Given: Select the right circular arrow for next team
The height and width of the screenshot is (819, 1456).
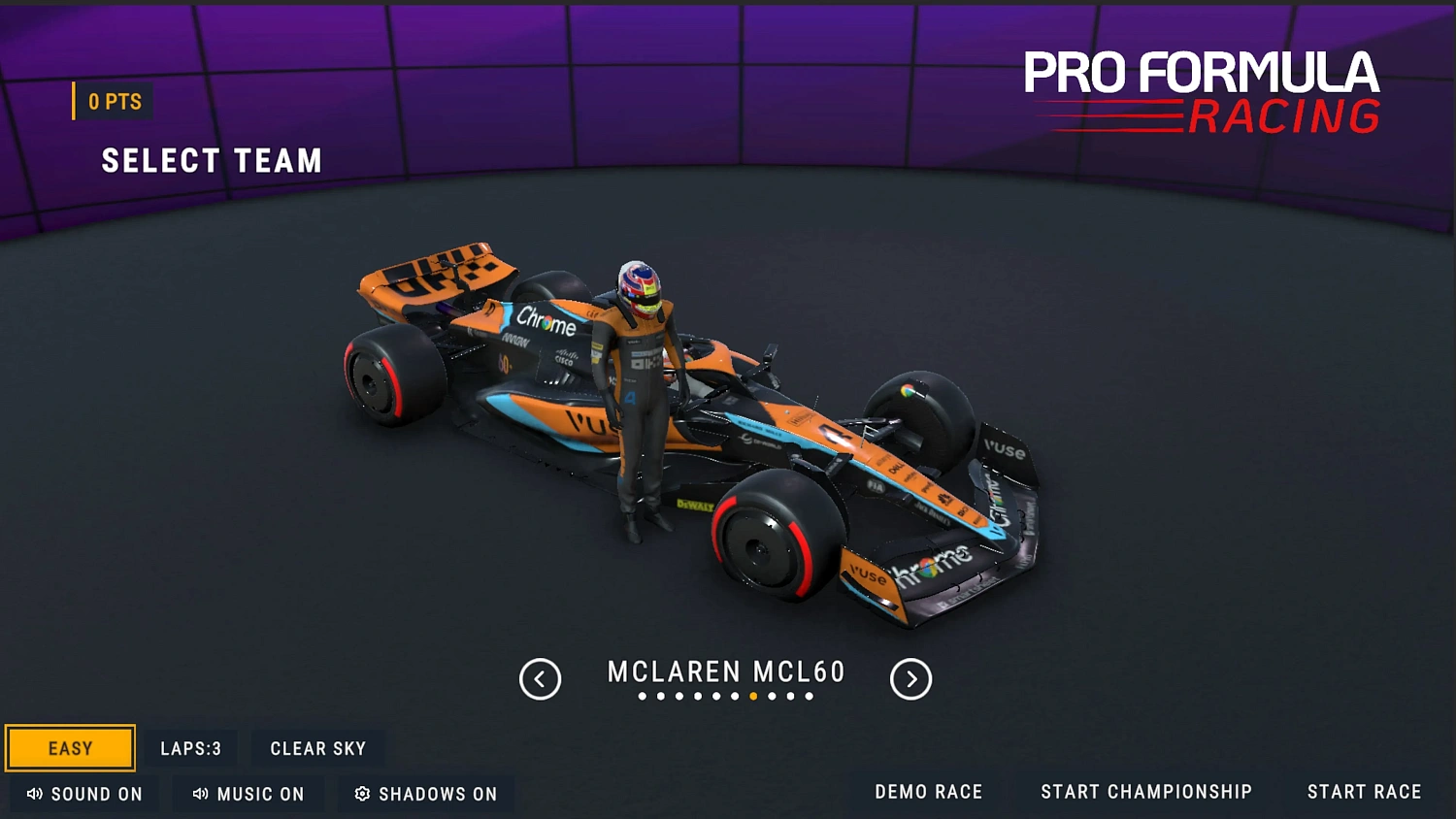Looking at the screenshot, I should click(910, 679).
